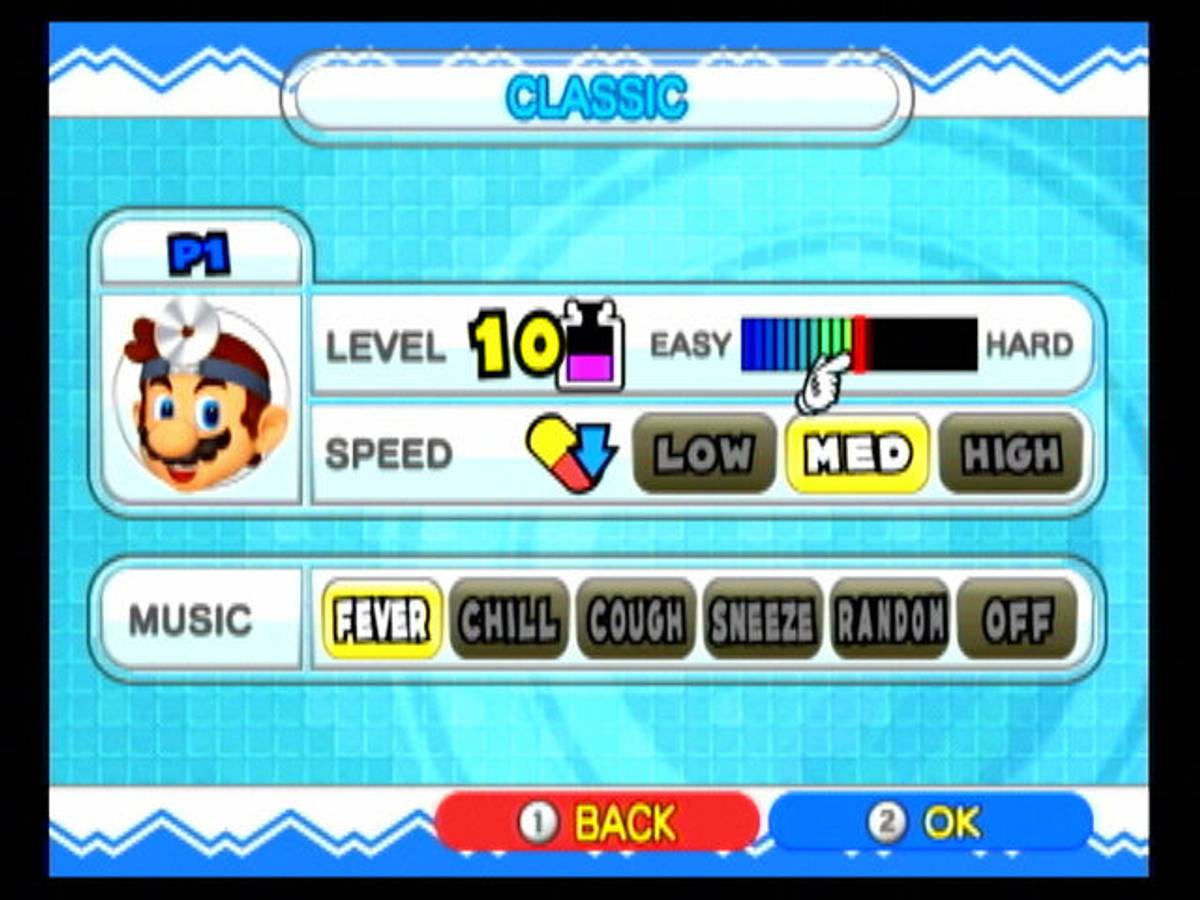Image resolution: width=1200 pixels, height=900 pixels.
Task: Turn music OFF
Action: [1017, 620]
